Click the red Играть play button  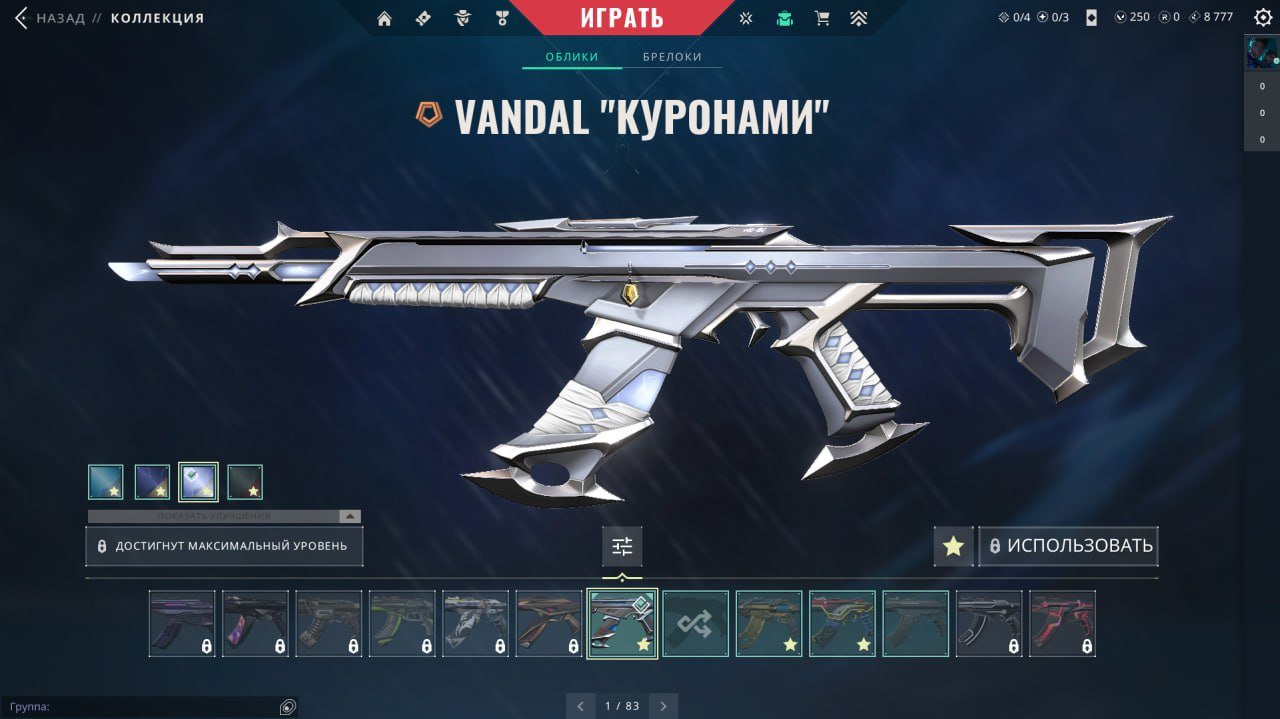pos(622,18)
